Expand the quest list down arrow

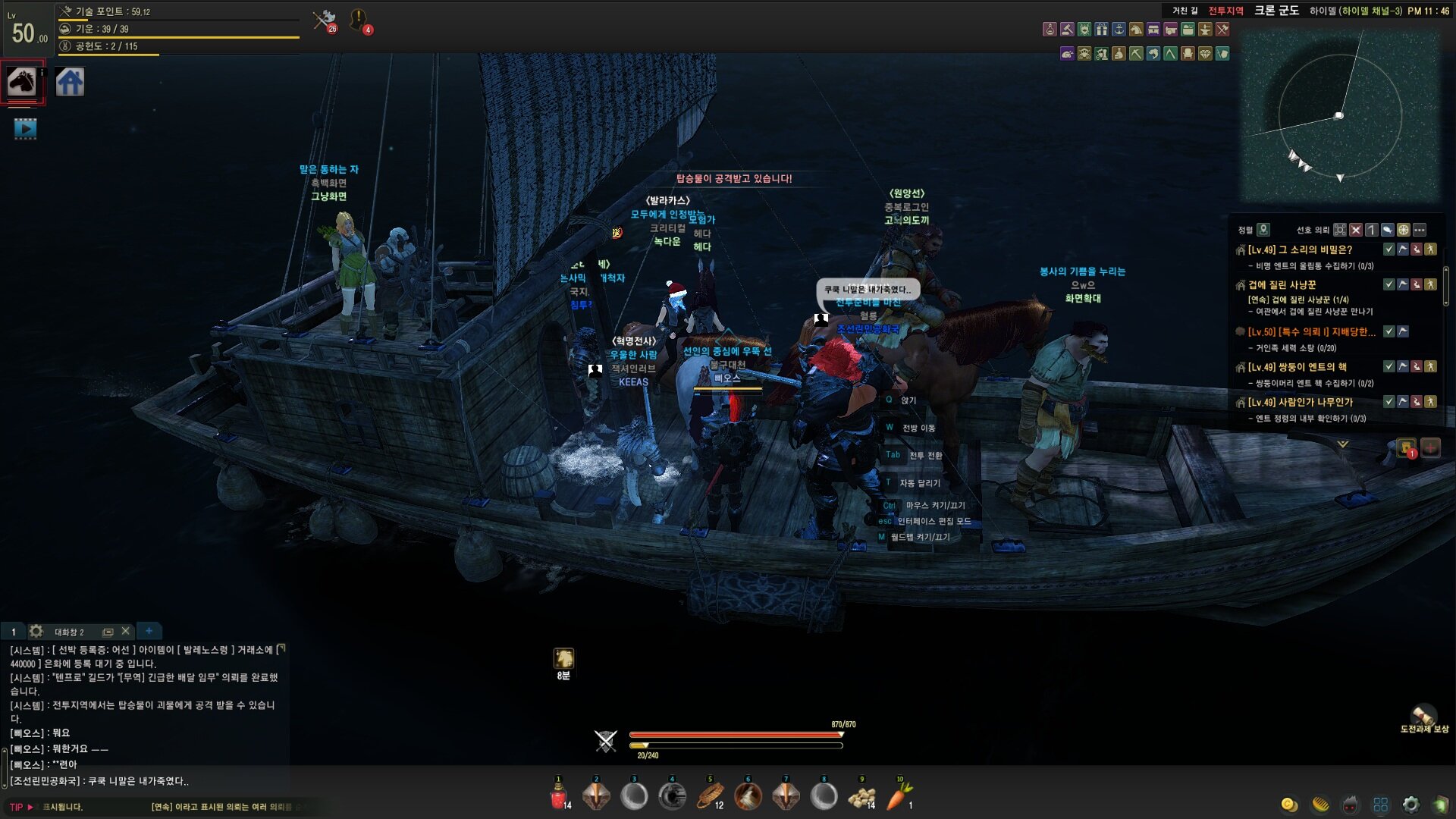[1342, 444]
